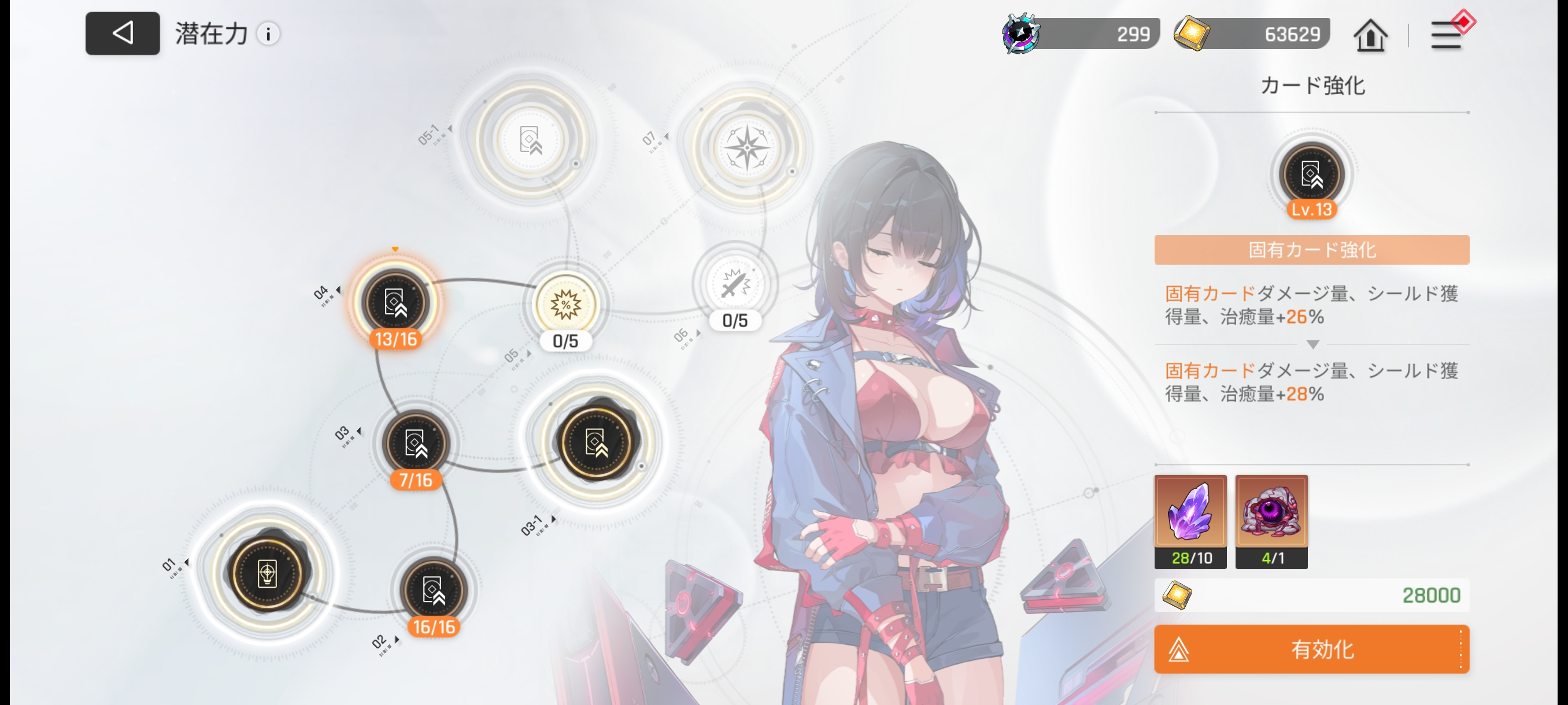Choose the first large node labeled 01
The height and width of the screenshot is (705, 1568).
click(x=267, y=573)
